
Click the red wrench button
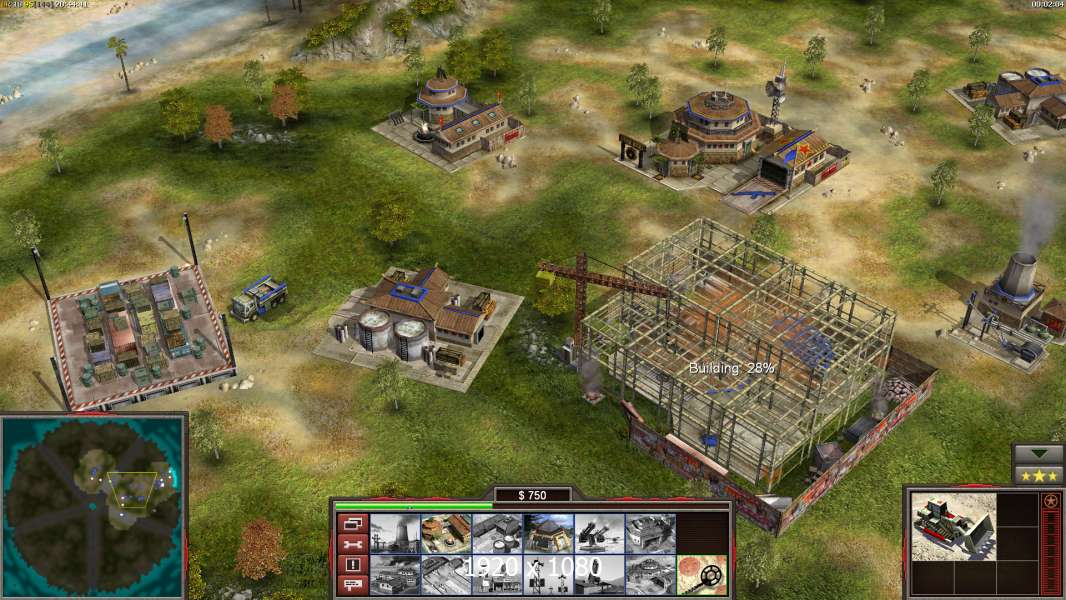click(351, 544)
